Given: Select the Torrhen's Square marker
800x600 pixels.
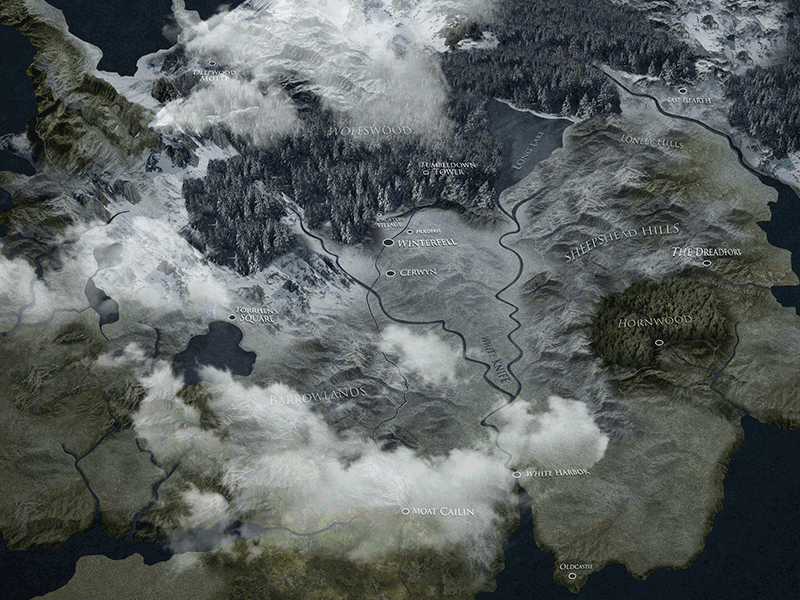Looking at the screenshot, I should pyautogui.click(x=232, y=318).
